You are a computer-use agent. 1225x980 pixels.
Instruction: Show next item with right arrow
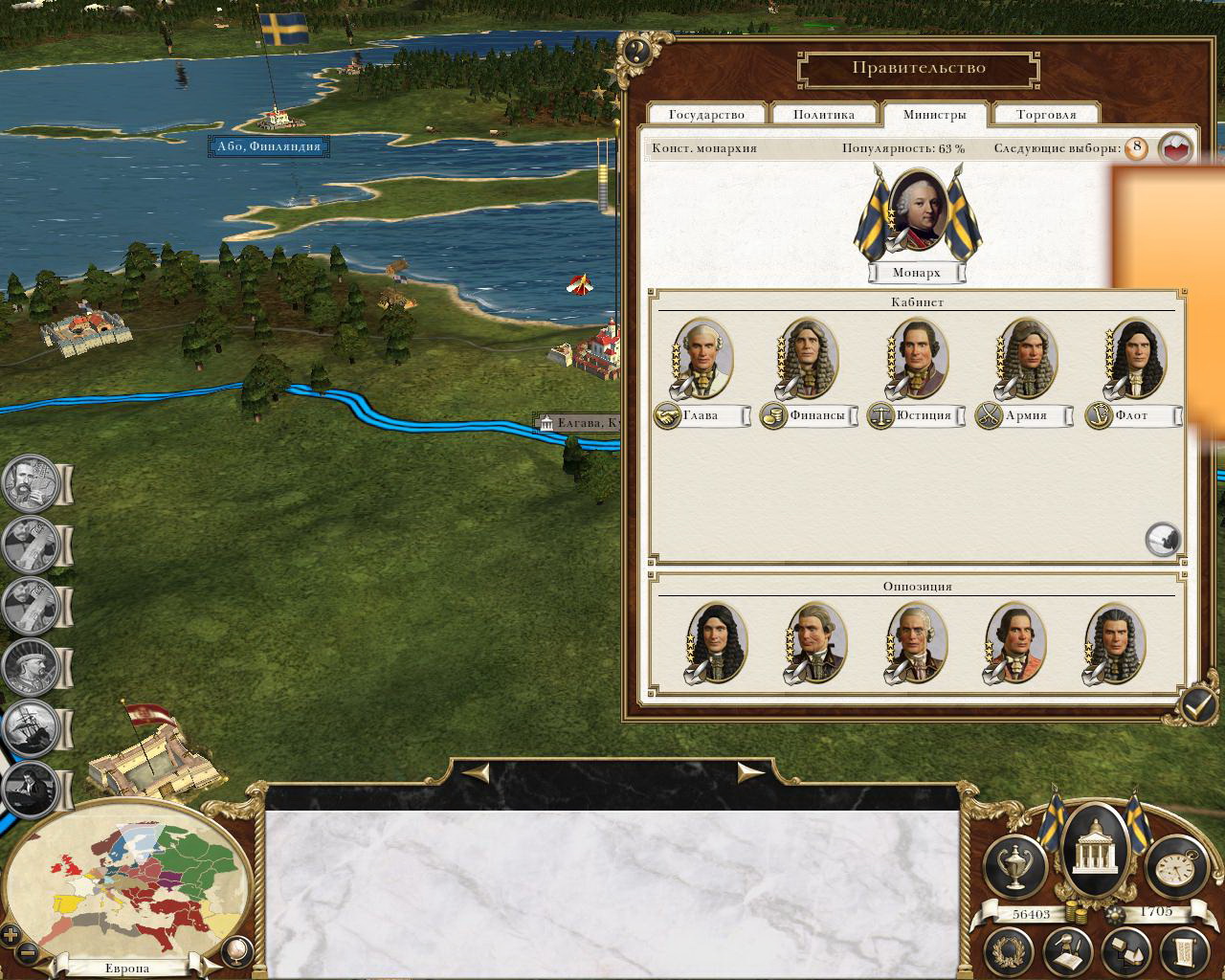(749, 771)
